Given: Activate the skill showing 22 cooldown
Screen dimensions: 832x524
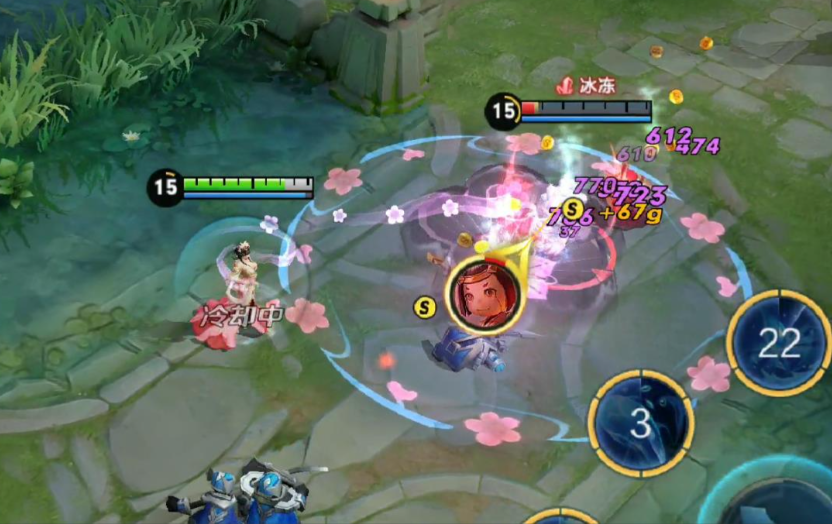Looking at the screenshot, I should coord(779,343).
